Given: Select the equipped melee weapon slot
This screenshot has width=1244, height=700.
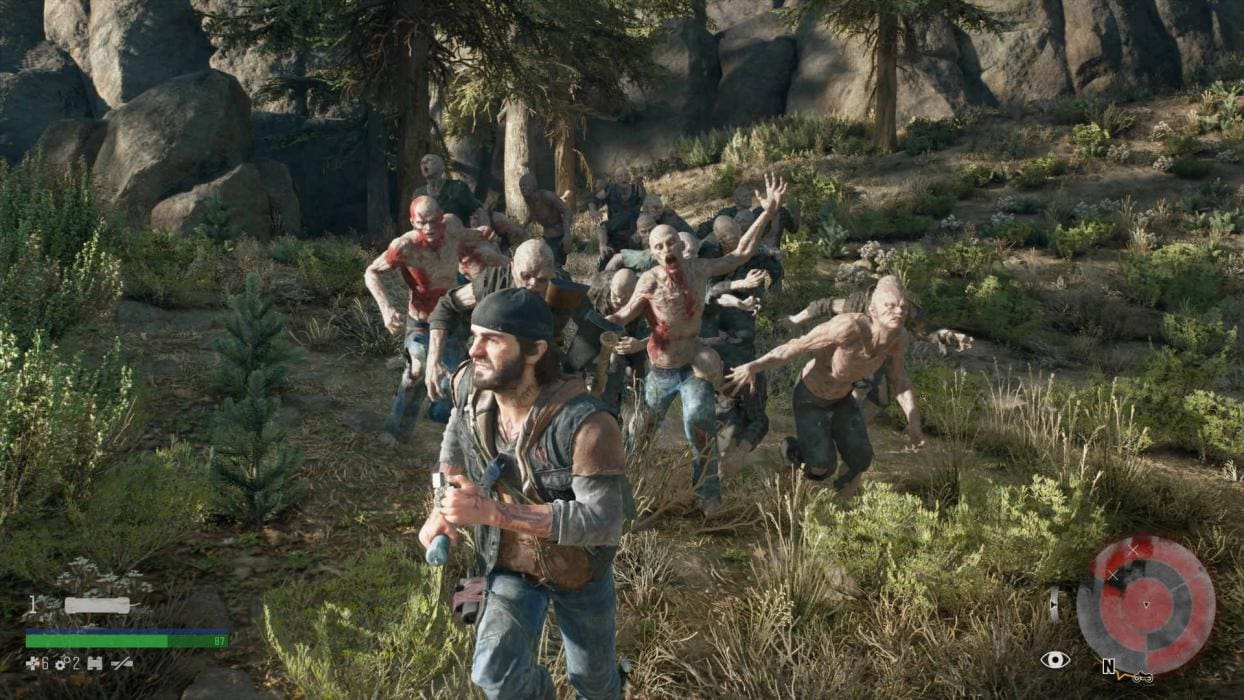Looking at the screenshot, I should click(97, 605).
